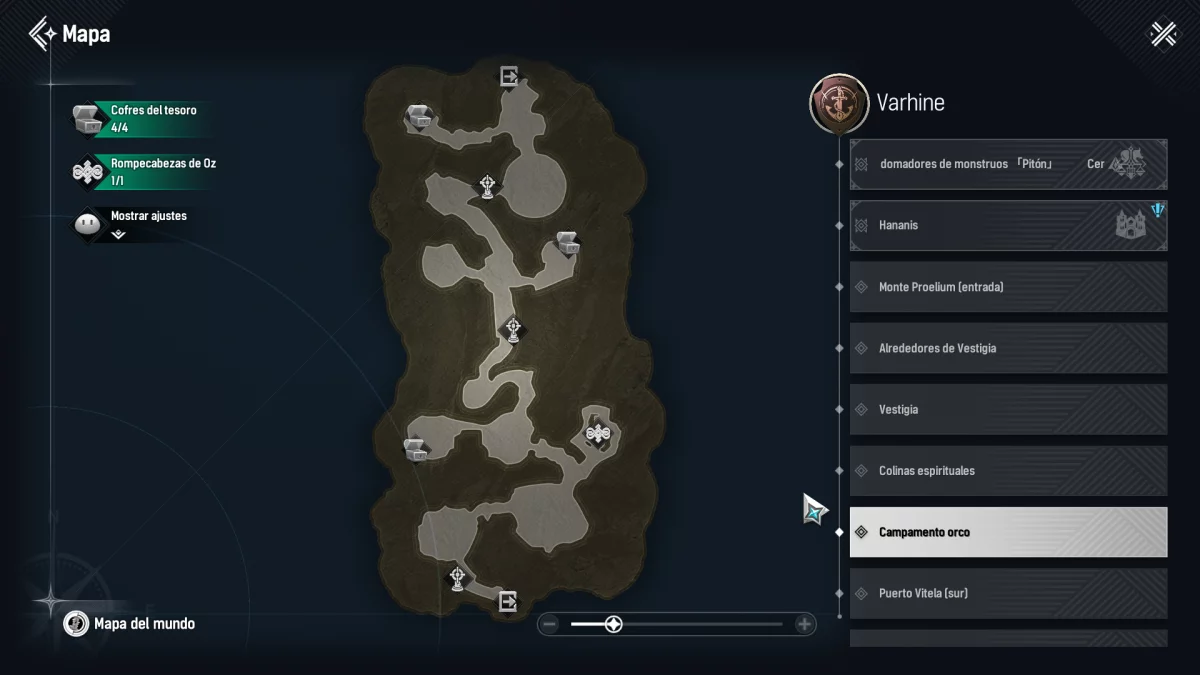Select the Hananis location
The height and width of the screenshot is (675, 1200).
pos(1008,226)
